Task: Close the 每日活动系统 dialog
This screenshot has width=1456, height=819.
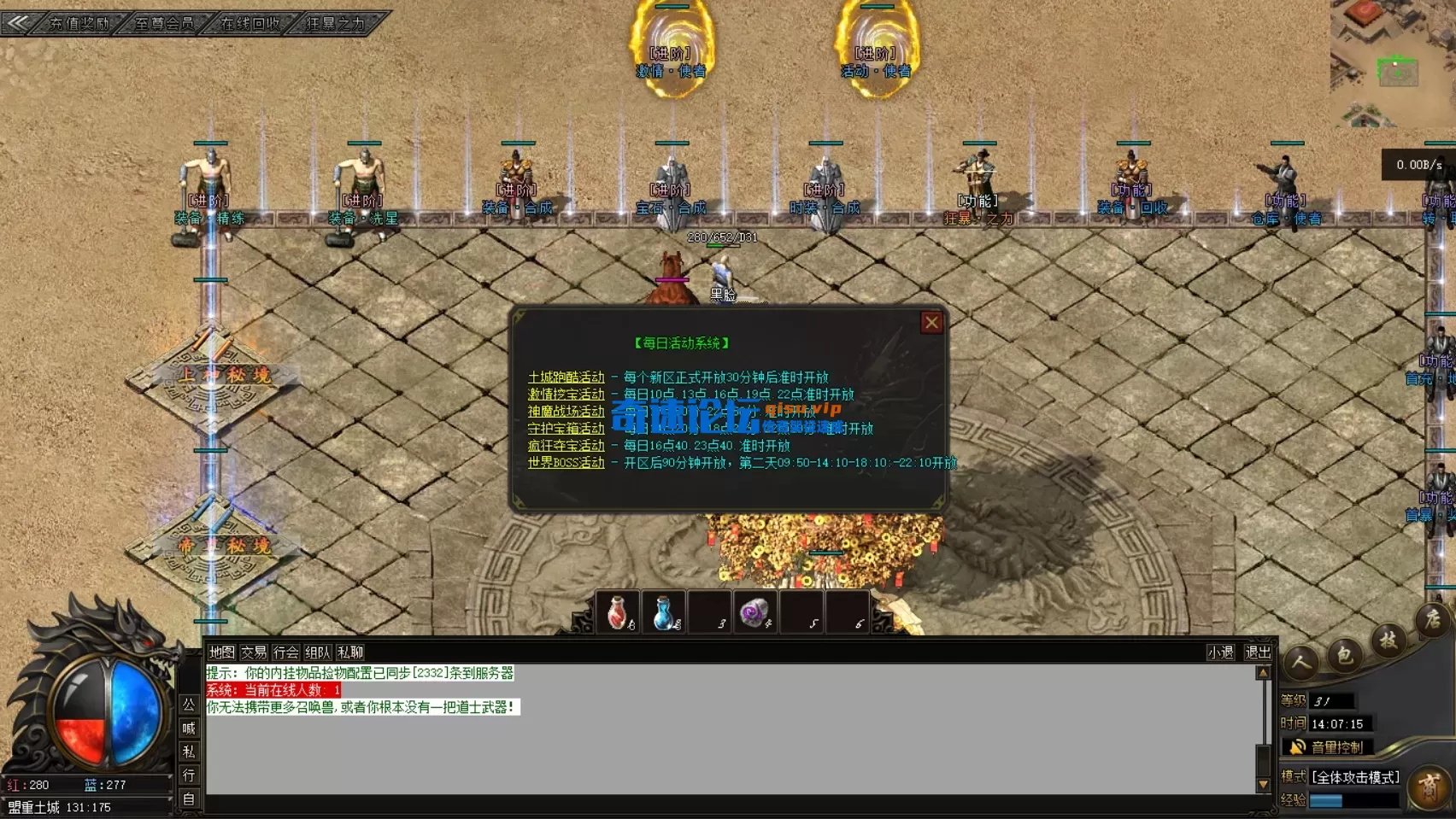Action: point(931,322)
